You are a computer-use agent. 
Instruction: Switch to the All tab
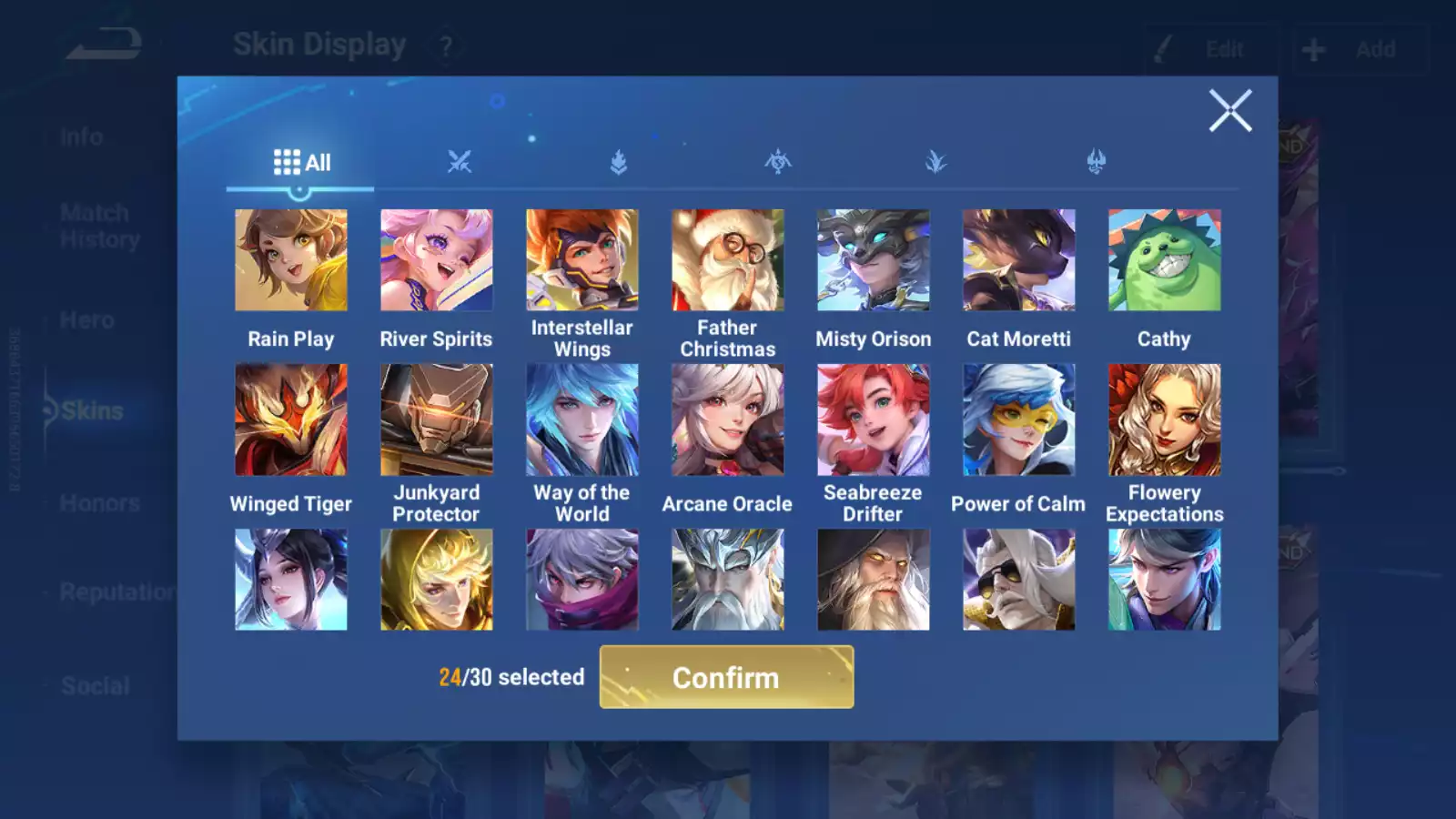click(x=300, y=162)
